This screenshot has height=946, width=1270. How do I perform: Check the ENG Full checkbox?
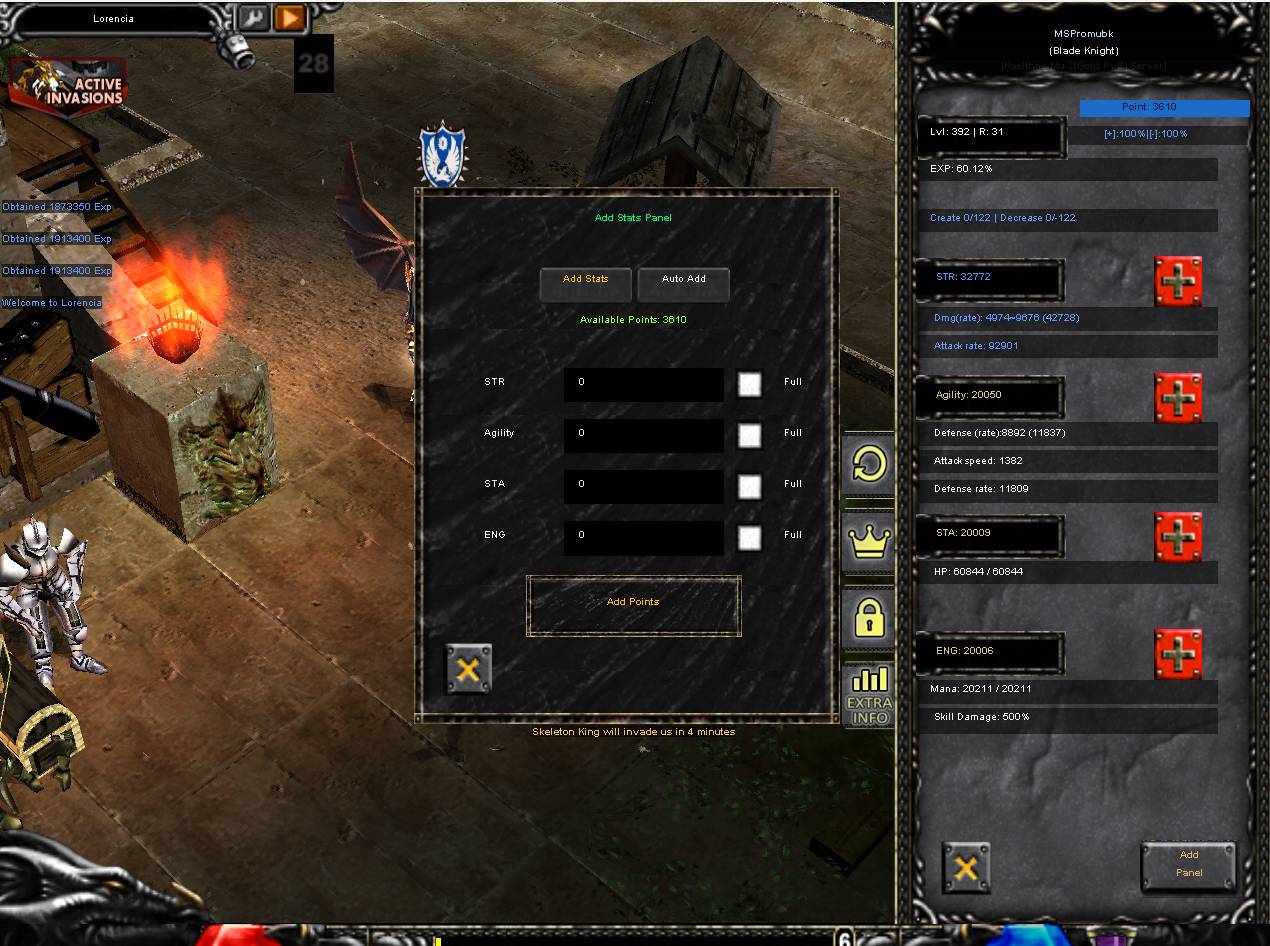click(749, 537)
